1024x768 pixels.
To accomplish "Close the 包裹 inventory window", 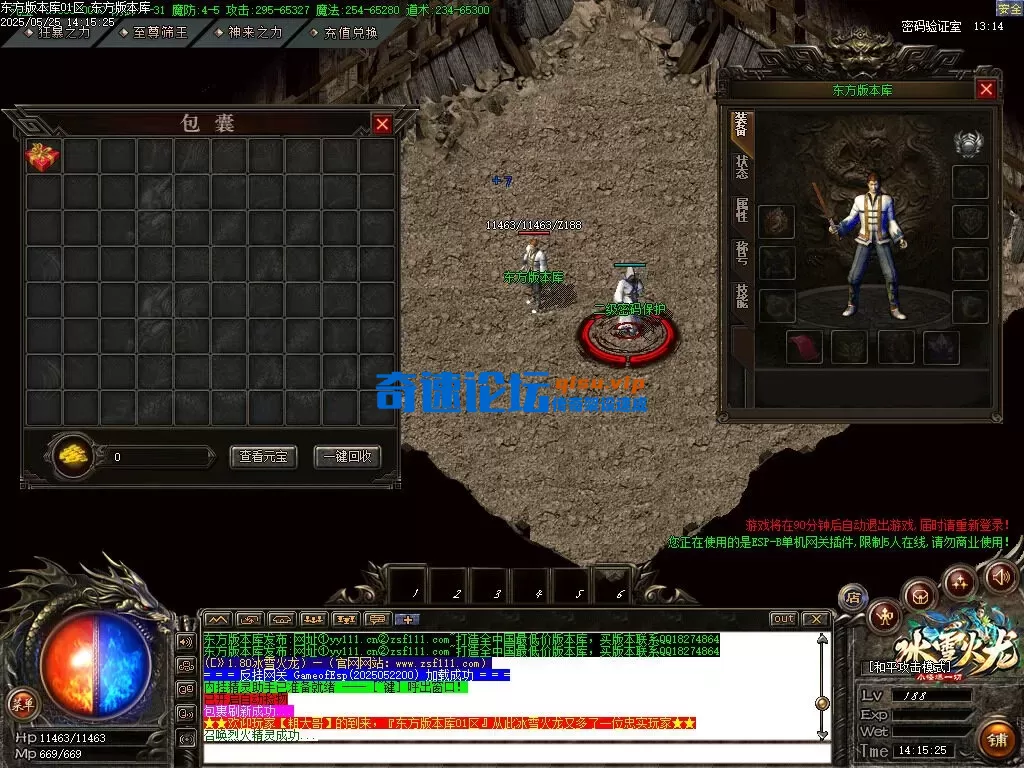I will [382, 124].
